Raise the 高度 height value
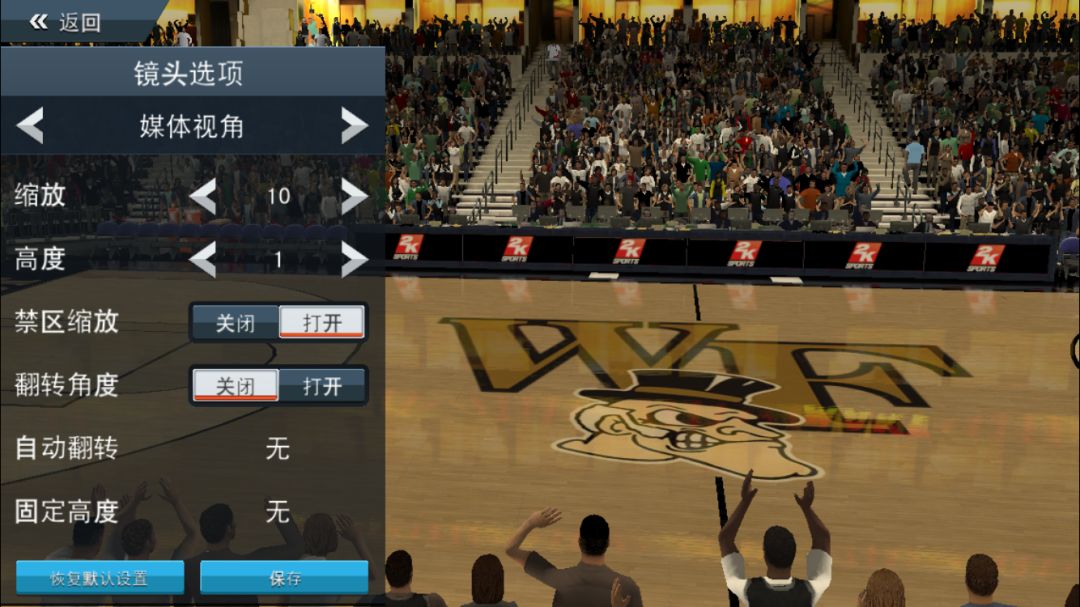 point(354,260)
